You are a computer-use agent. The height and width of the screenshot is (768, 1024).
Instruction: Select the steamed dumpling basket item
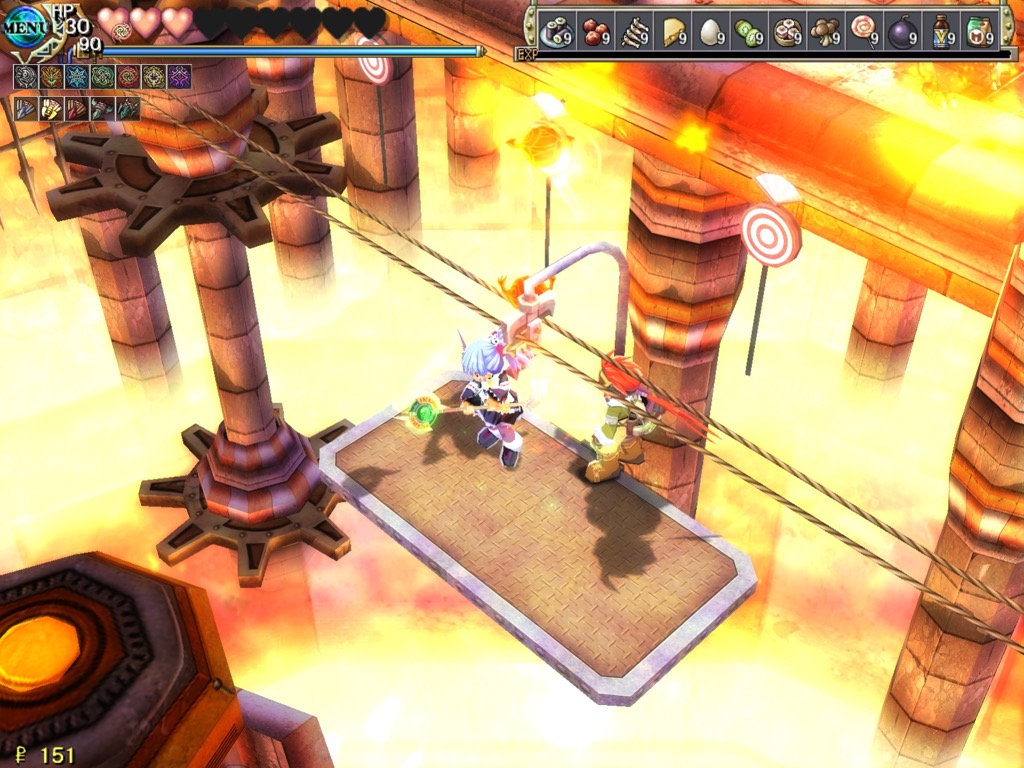[x=787, y=32]
